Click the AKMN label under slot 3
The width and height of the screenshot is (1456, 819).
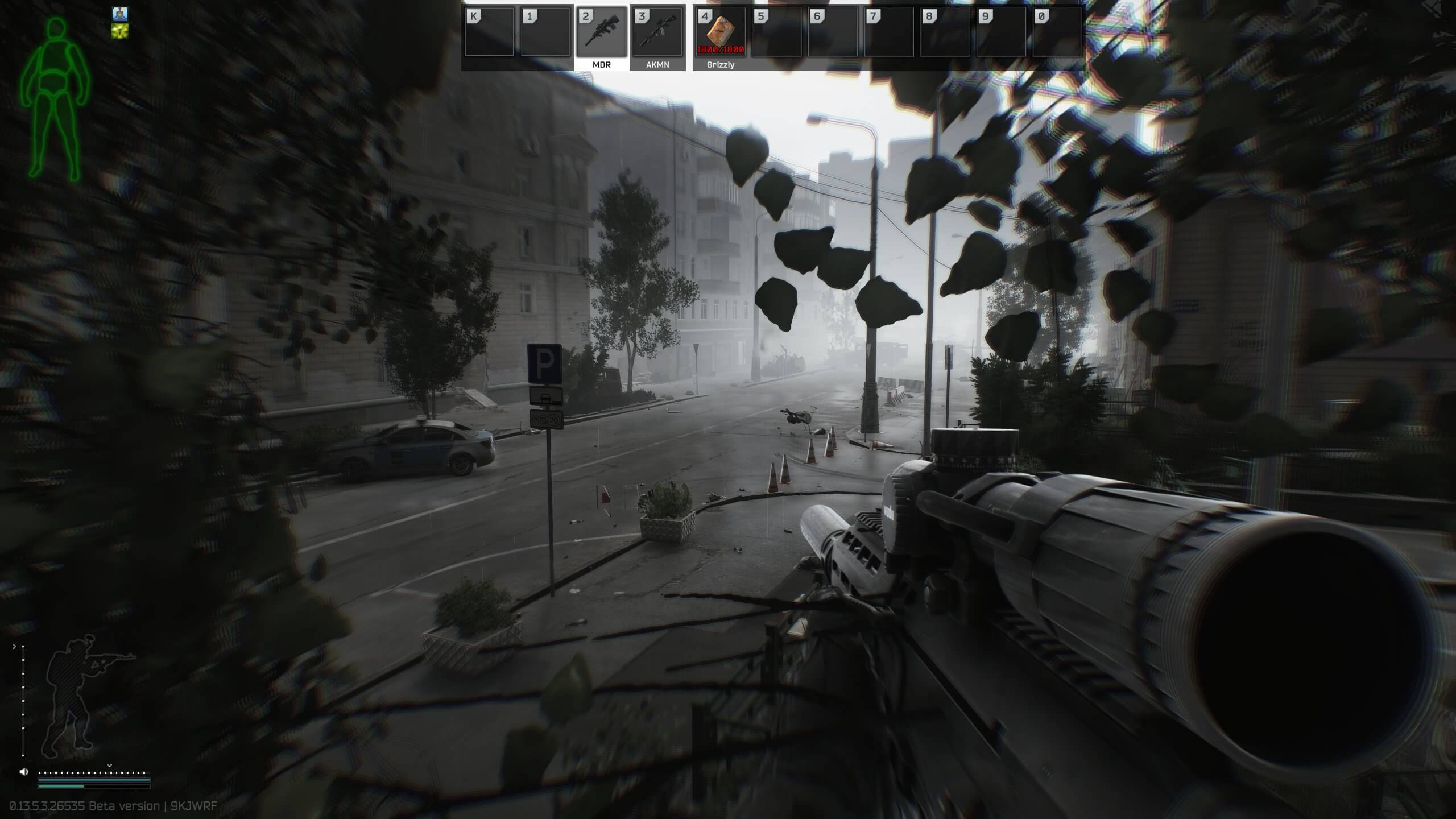(657, 64)
